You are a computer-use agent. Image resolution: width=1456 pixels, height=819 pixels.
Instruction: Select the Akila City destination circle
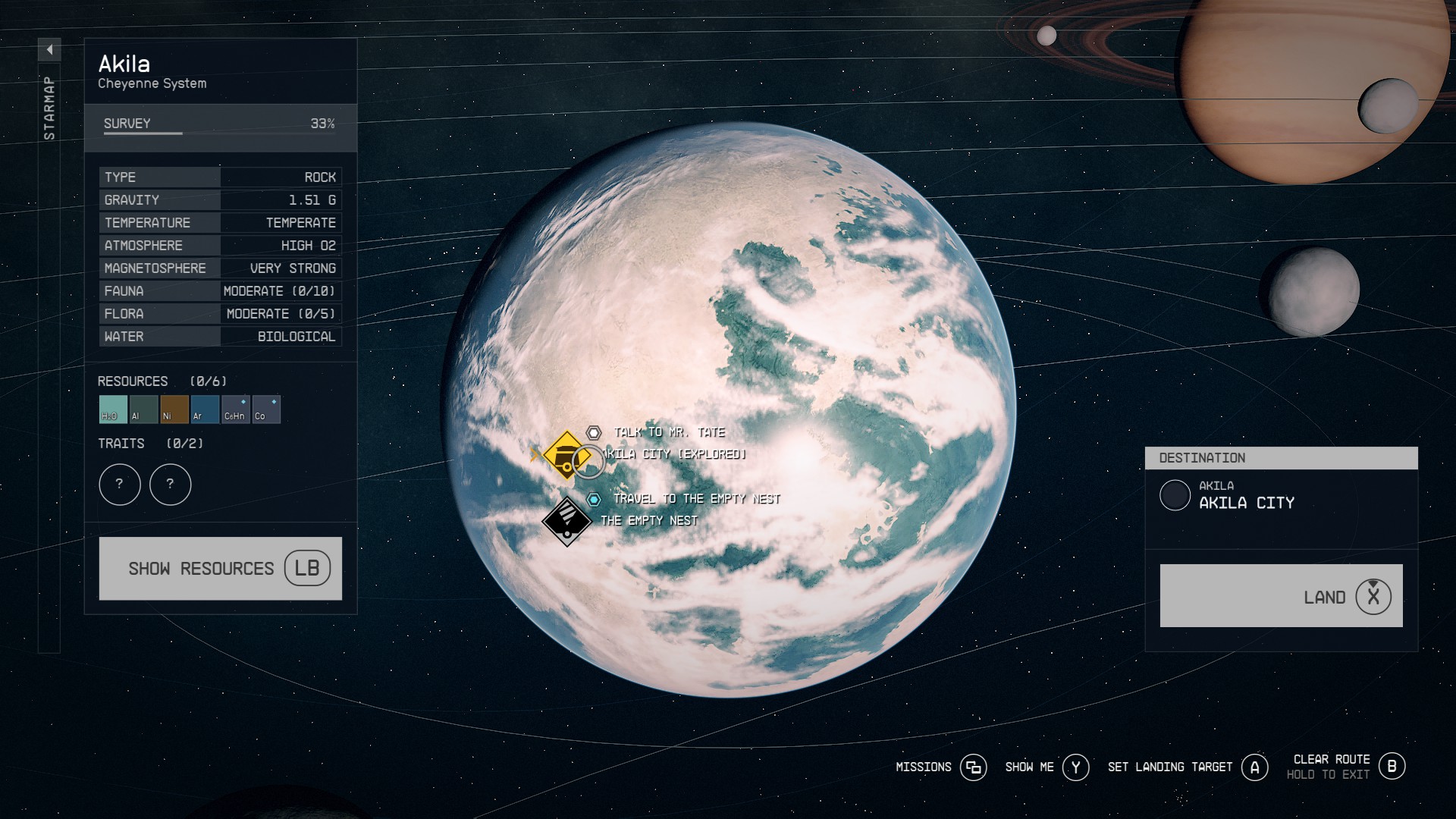click(x=1176, y=496)
